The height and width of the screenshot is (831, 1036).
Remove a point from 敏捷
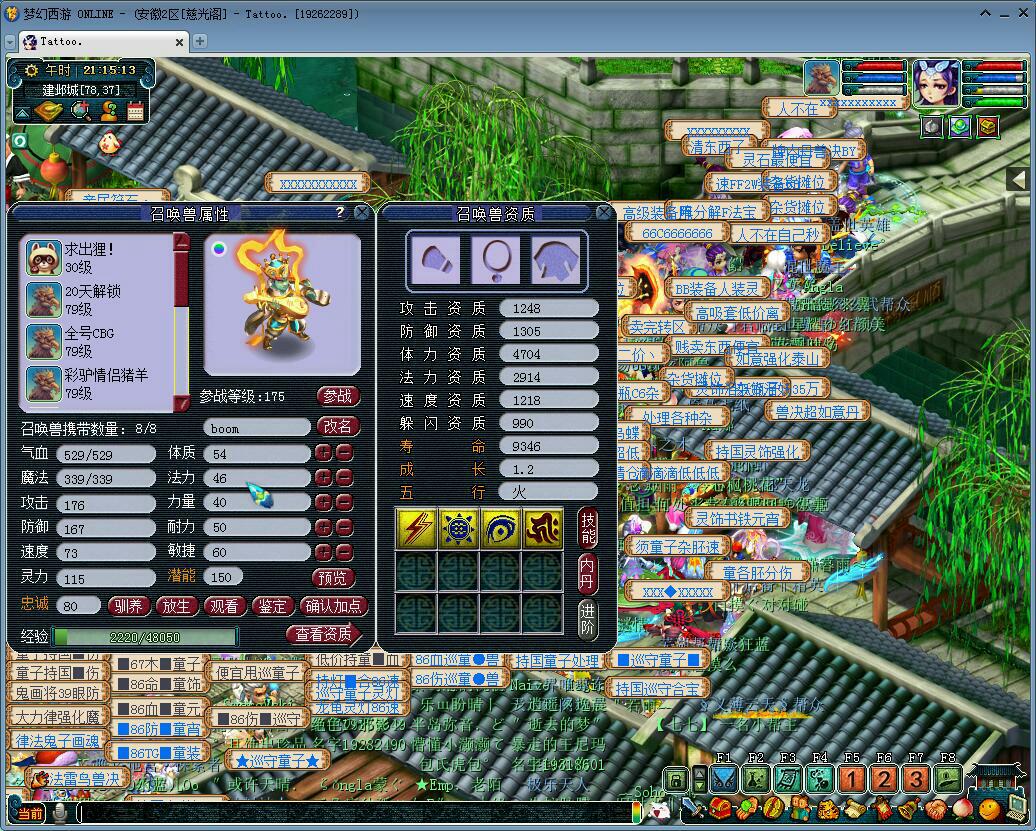point(344,552)
